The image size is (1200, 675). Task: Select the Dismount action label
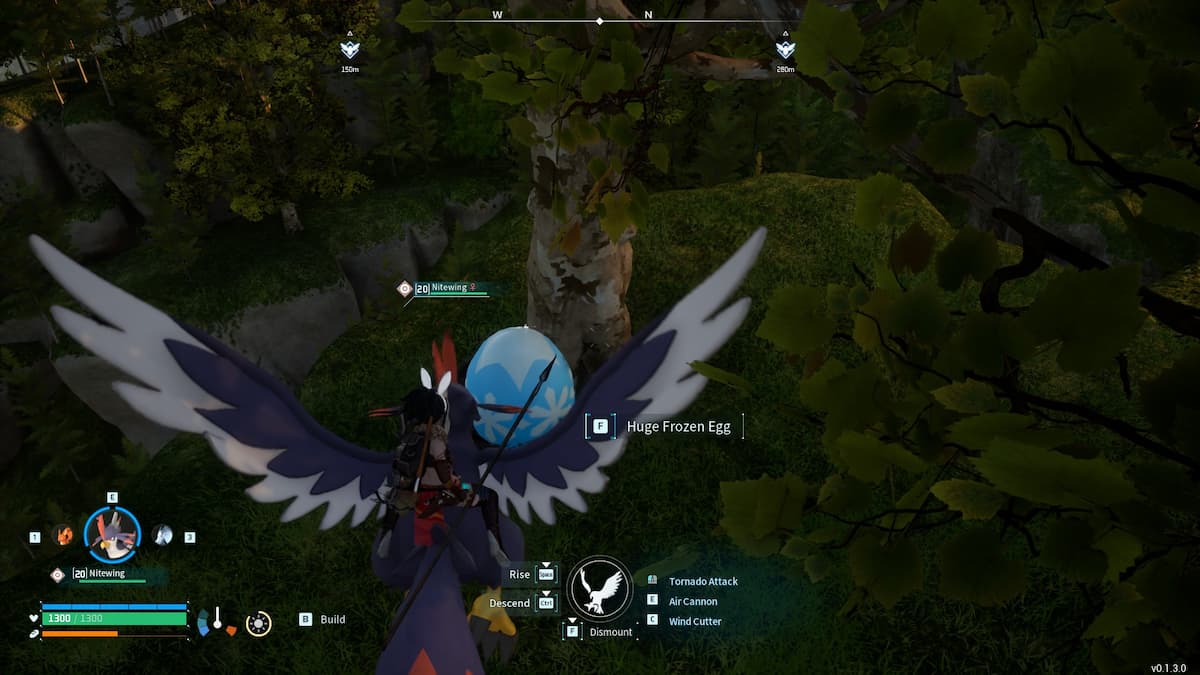(x=610, y=632)
